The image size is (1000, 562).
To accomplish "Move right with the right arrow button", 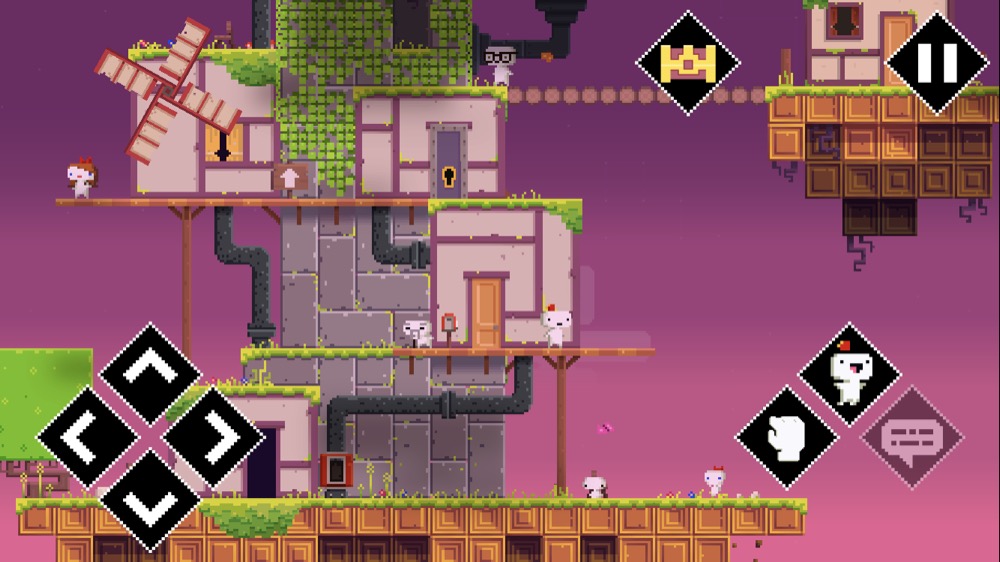I will pos(213,437).
